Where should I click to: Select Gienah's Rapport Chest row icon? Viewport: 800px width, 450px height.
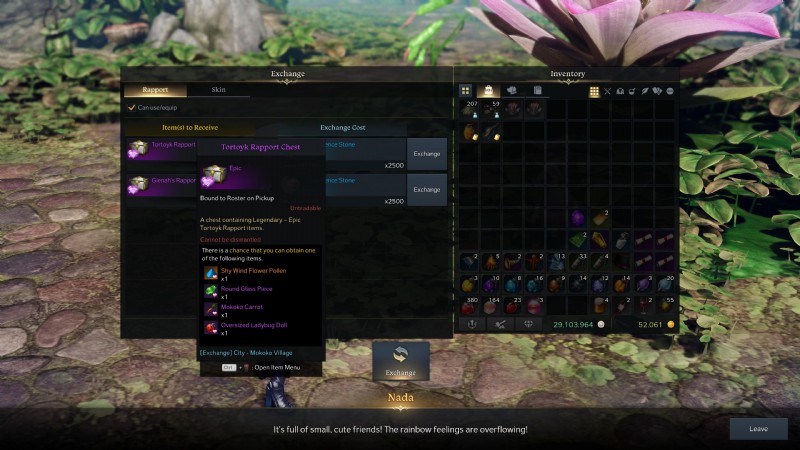click(x=138, y=184)
